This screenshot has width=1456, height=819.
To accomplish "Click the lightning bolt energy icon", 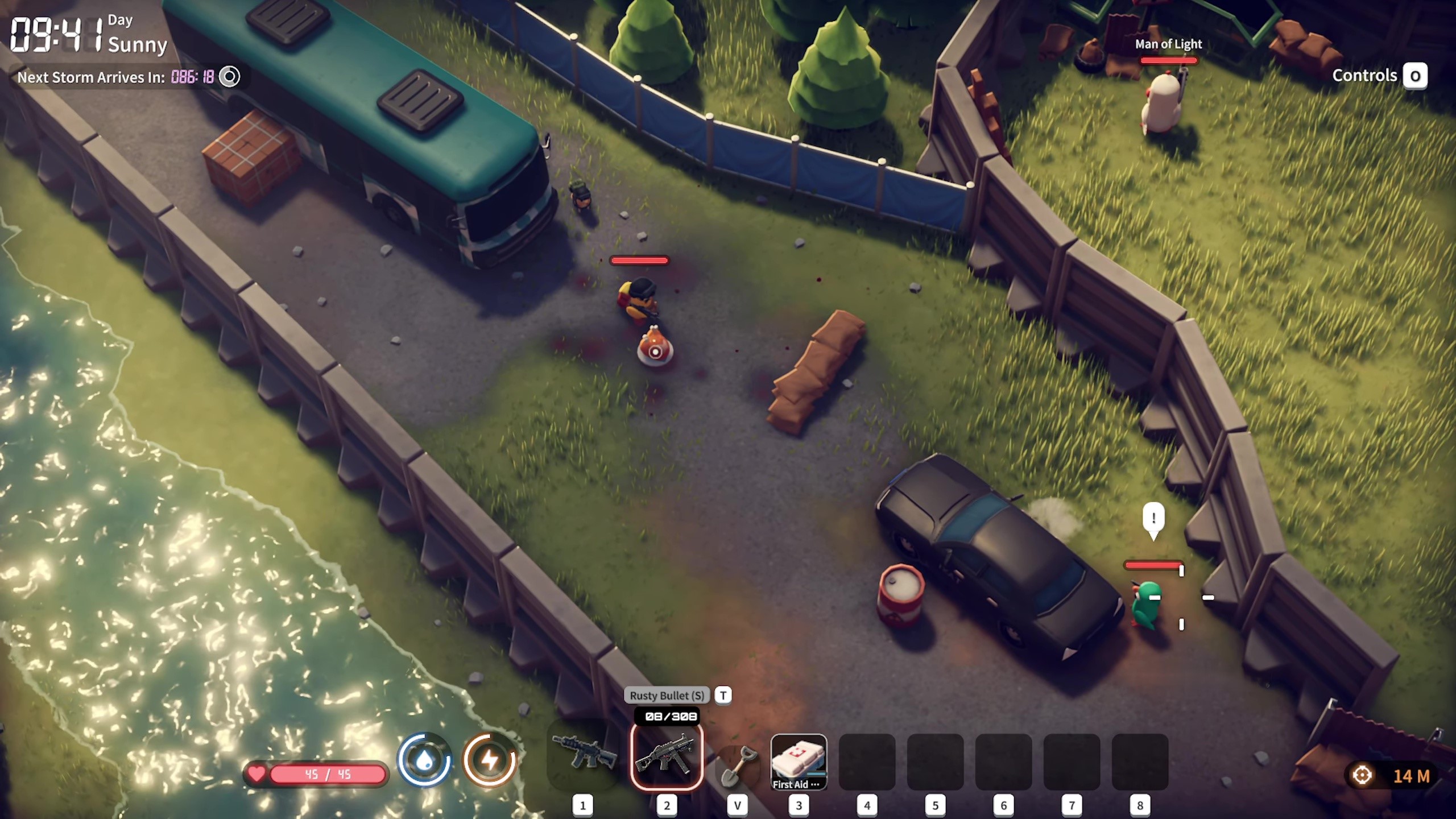I will click(x=490, y=760).
